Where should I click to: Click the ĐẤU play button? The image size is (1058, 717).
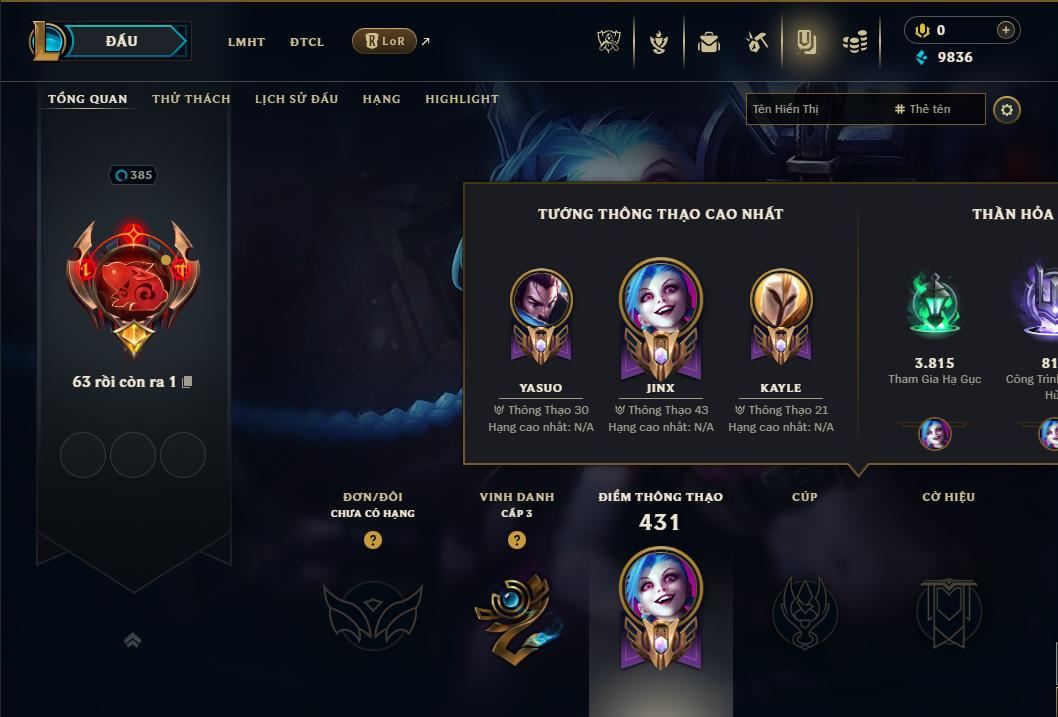121,41
